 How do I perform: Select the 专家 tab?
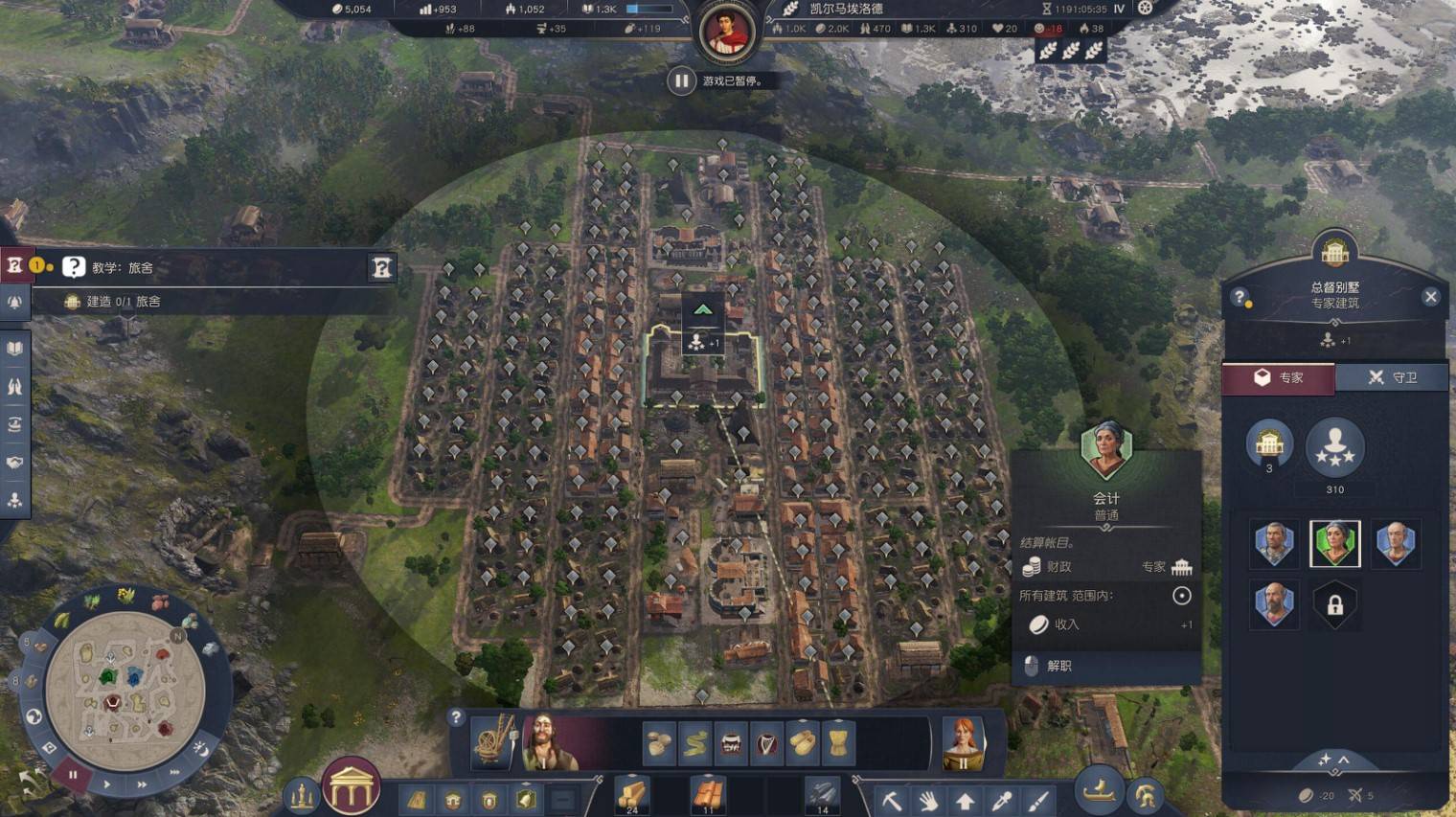[x=1278, y=377]
